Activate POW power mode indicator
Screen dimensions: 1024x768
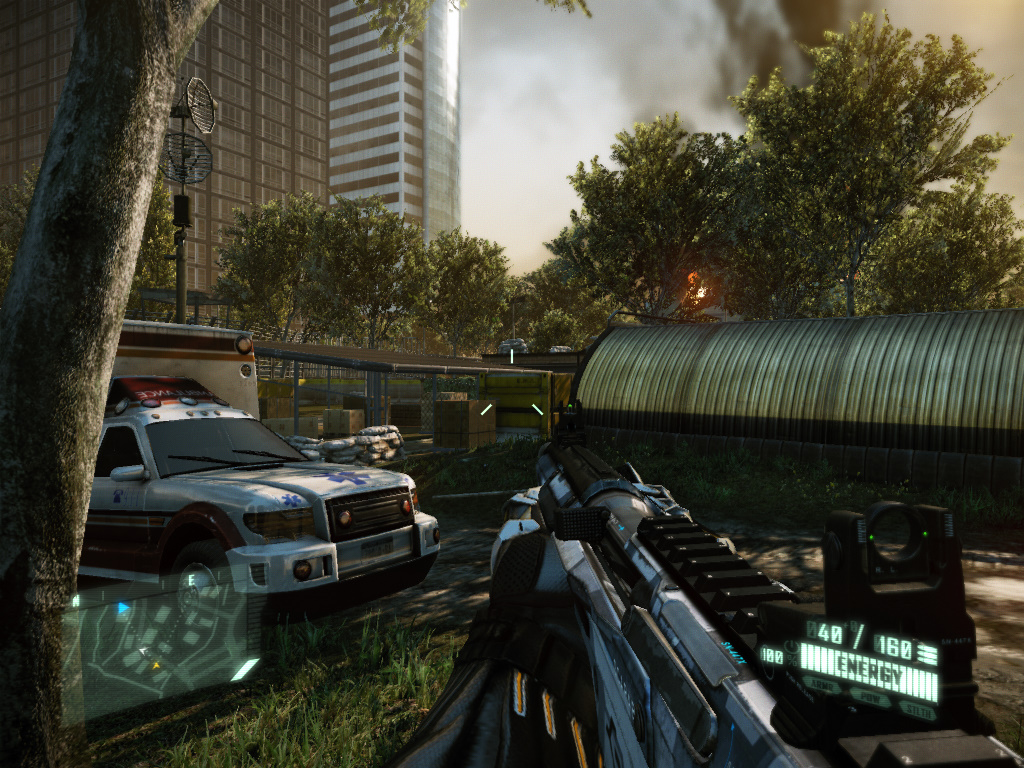(x=870, y=697)
